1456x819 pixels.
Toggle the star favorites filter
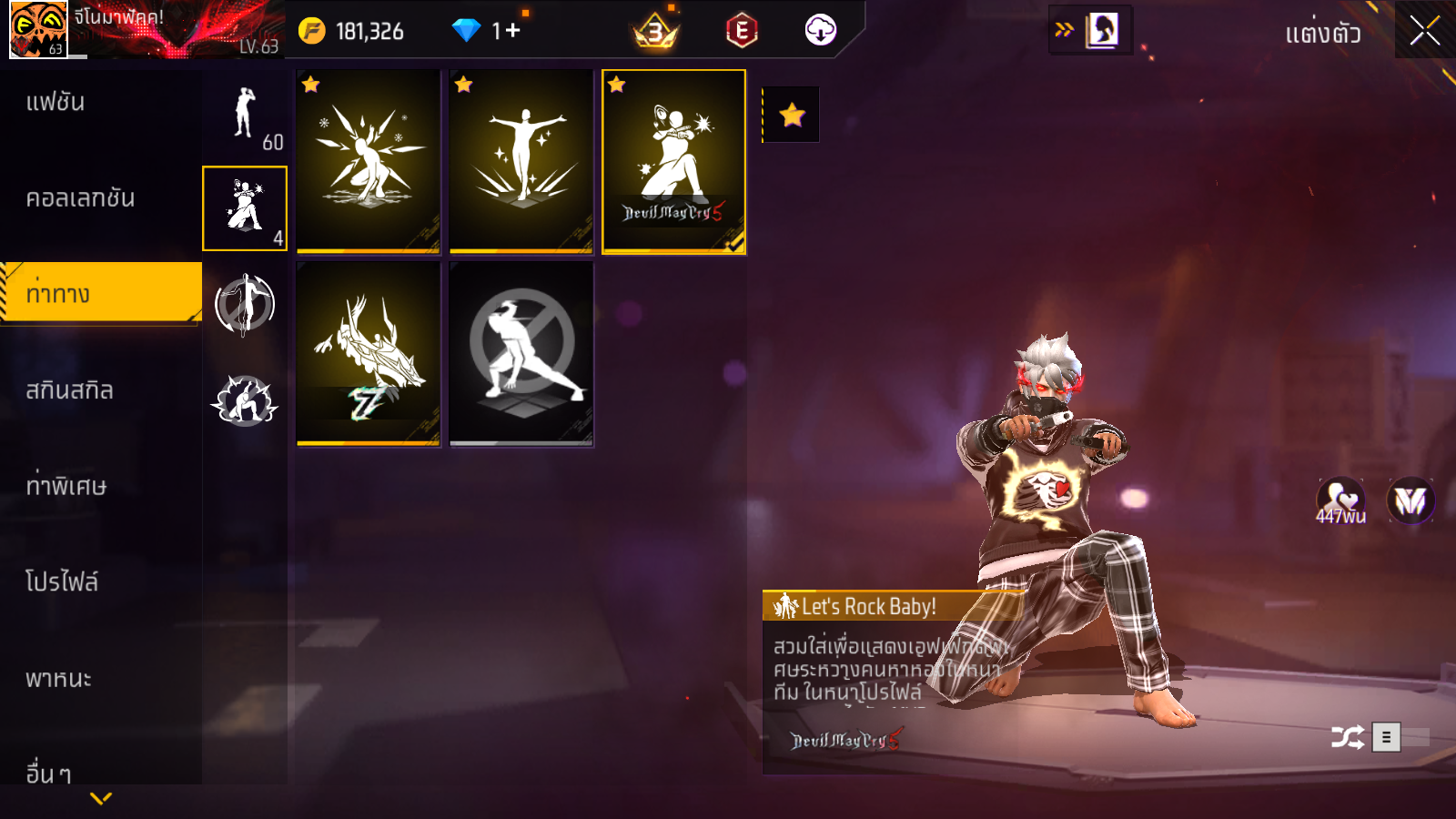tap(792, 115)
